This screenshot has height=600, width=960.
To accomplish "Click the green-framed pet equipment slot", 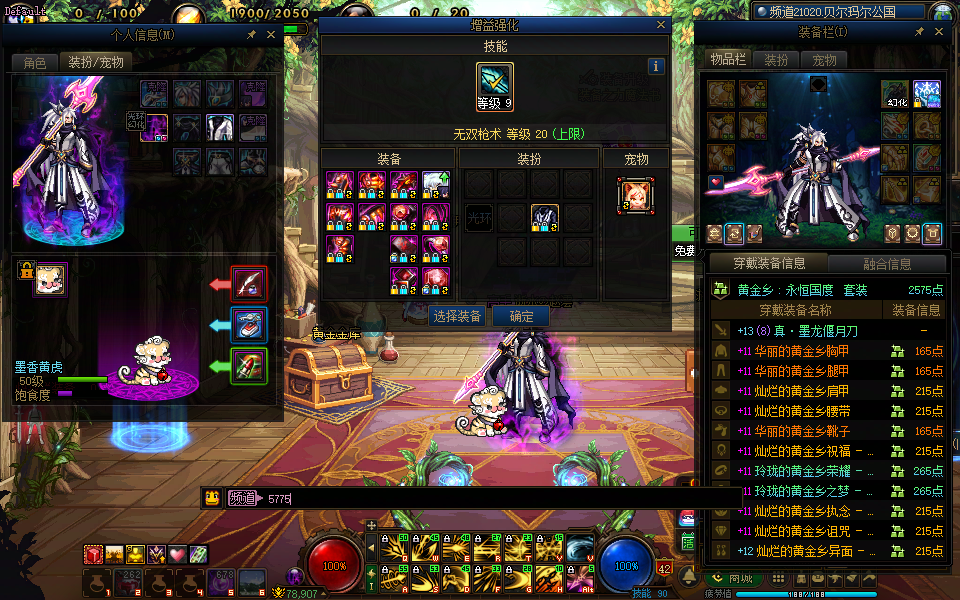I will [x=249, y=366].
